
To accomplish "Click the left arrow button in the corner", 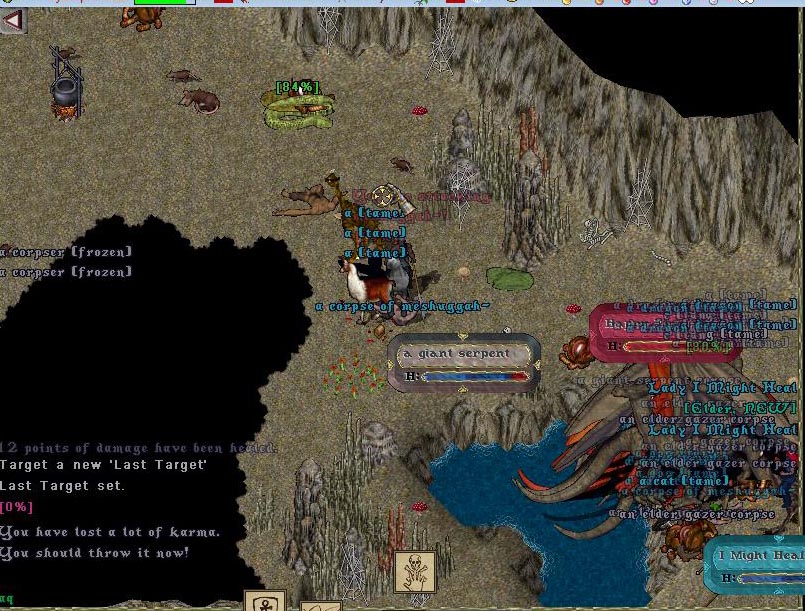I will click(x=13, y=20).
